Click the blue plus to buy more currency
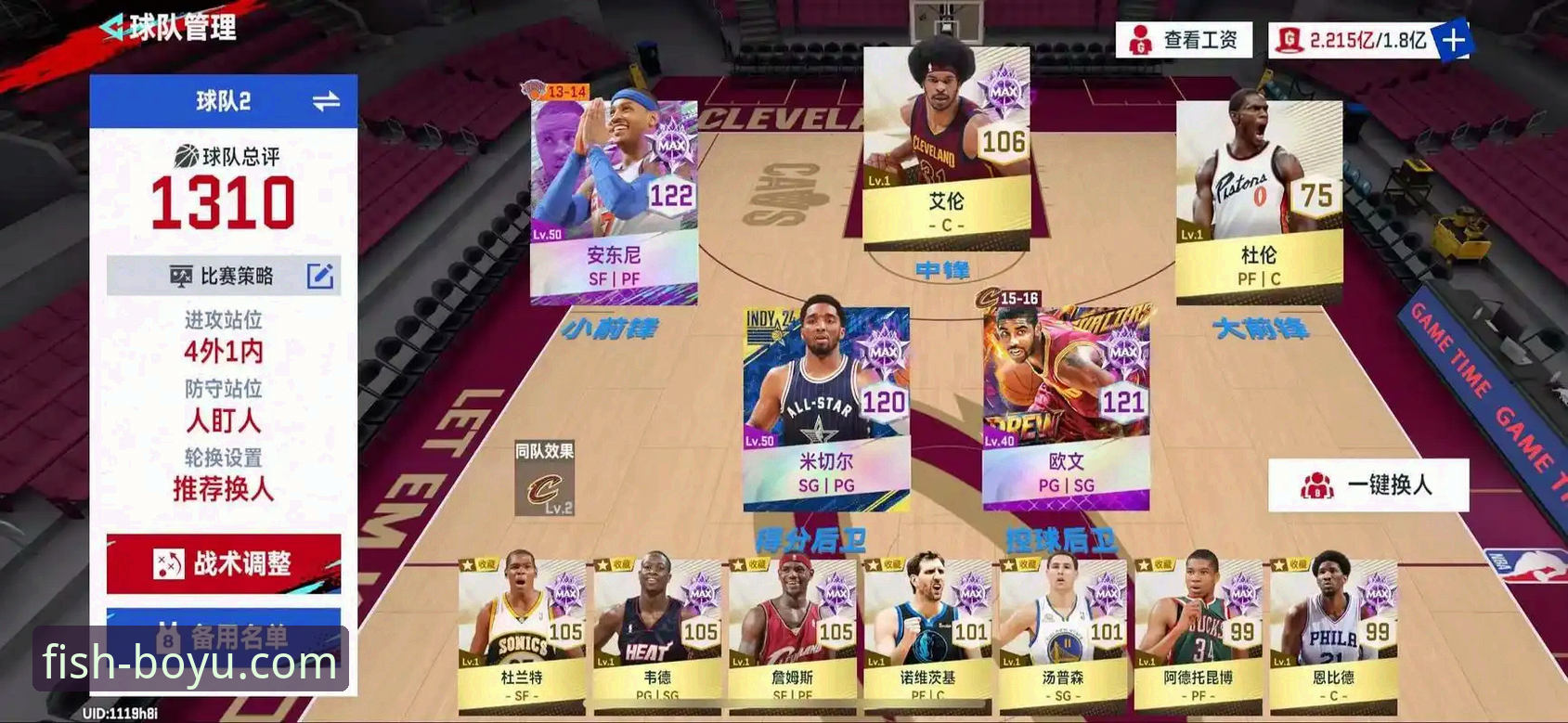Screen dimensions: 1568x723 [x=1455, y=40]
